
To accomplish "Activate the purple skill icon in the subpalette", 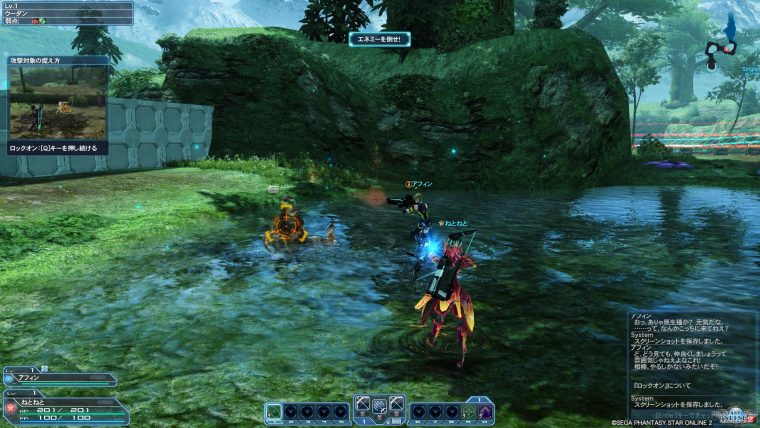I will coord(485,411).
